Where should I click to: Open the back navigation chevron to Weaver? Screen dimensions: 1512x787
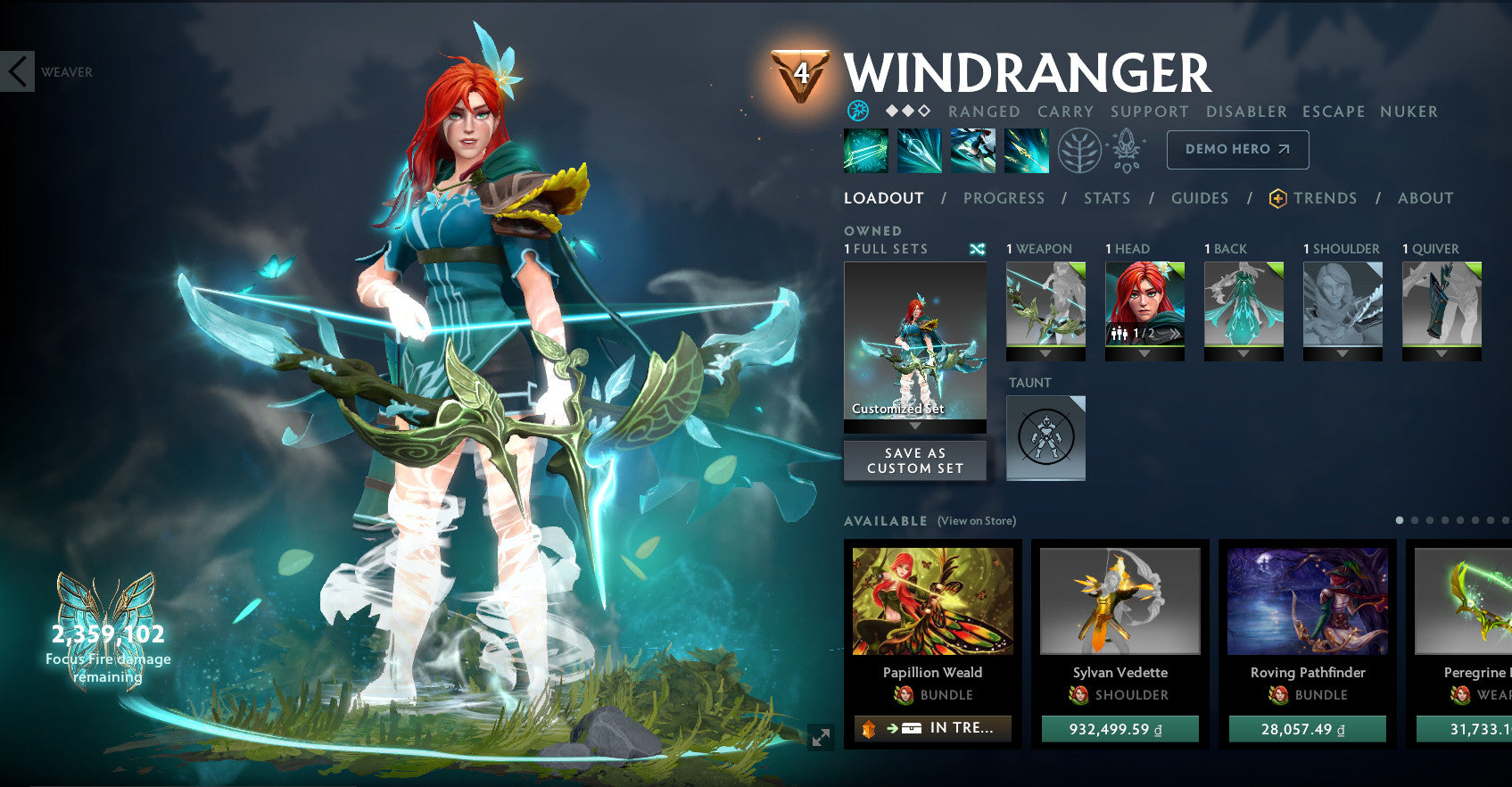(x=16, y=72)
